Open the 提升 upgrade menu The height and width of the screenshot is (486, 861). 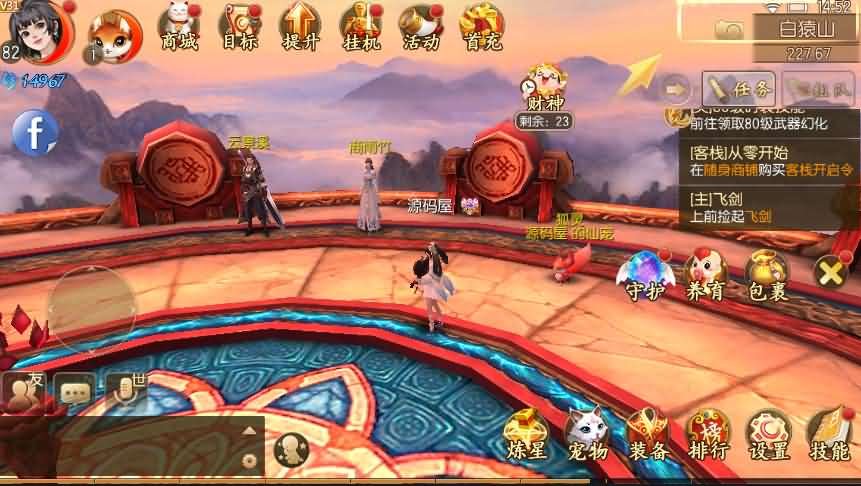point(299,26)
